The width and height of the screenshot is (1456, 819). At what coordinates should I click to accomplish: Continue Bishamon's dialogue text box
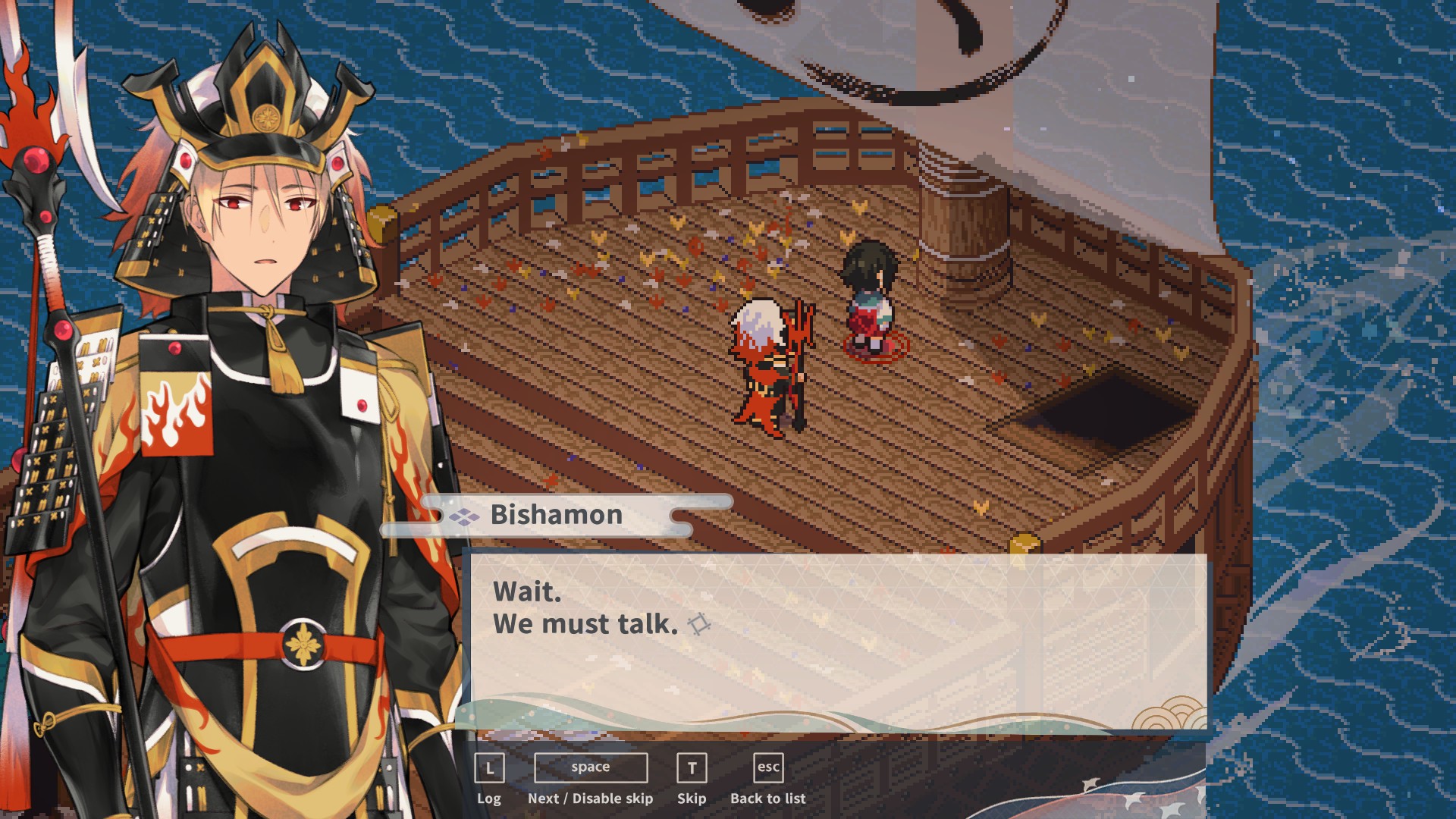coord(838,641)
